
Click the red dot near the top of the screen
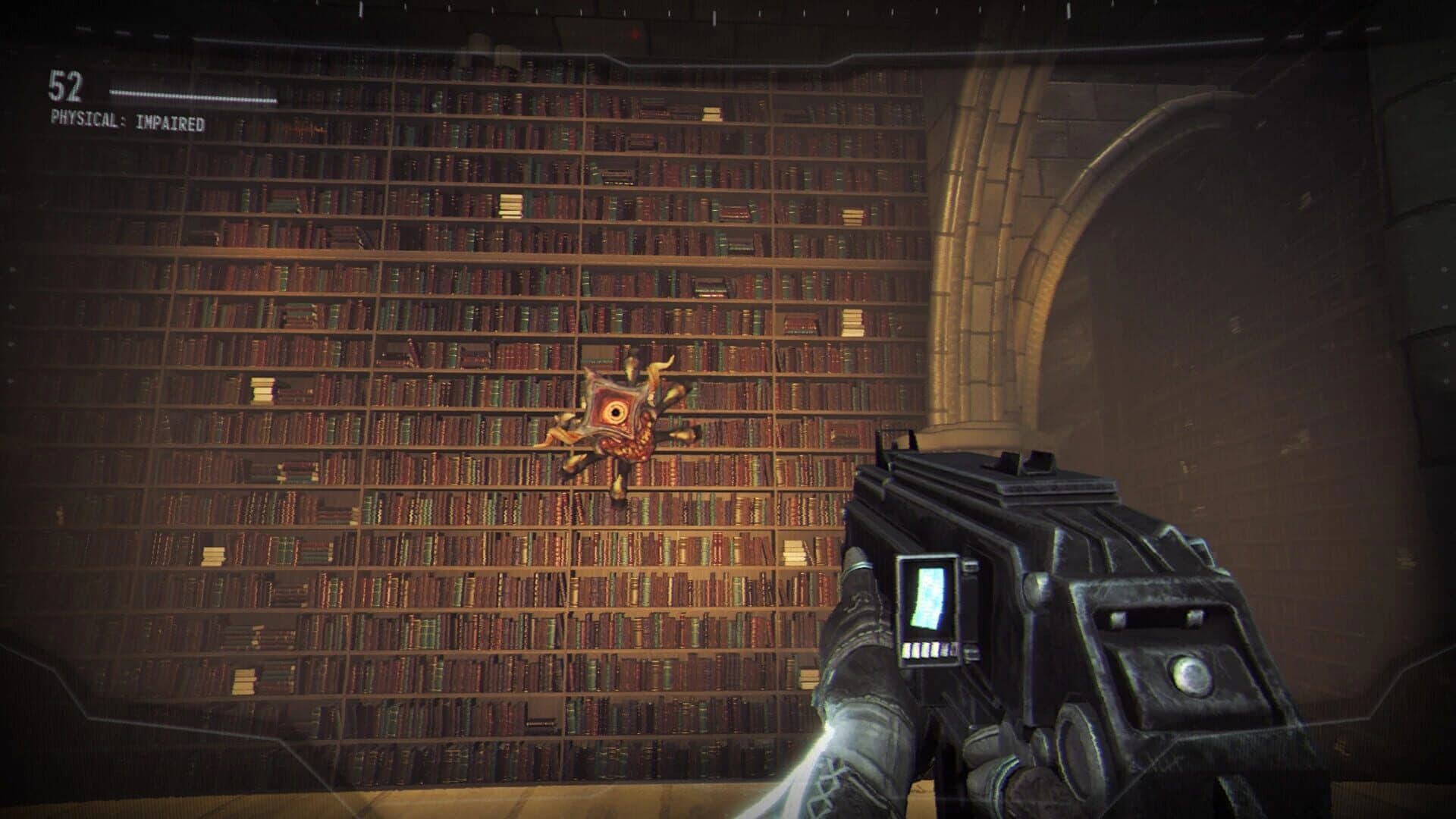(635, 32)
